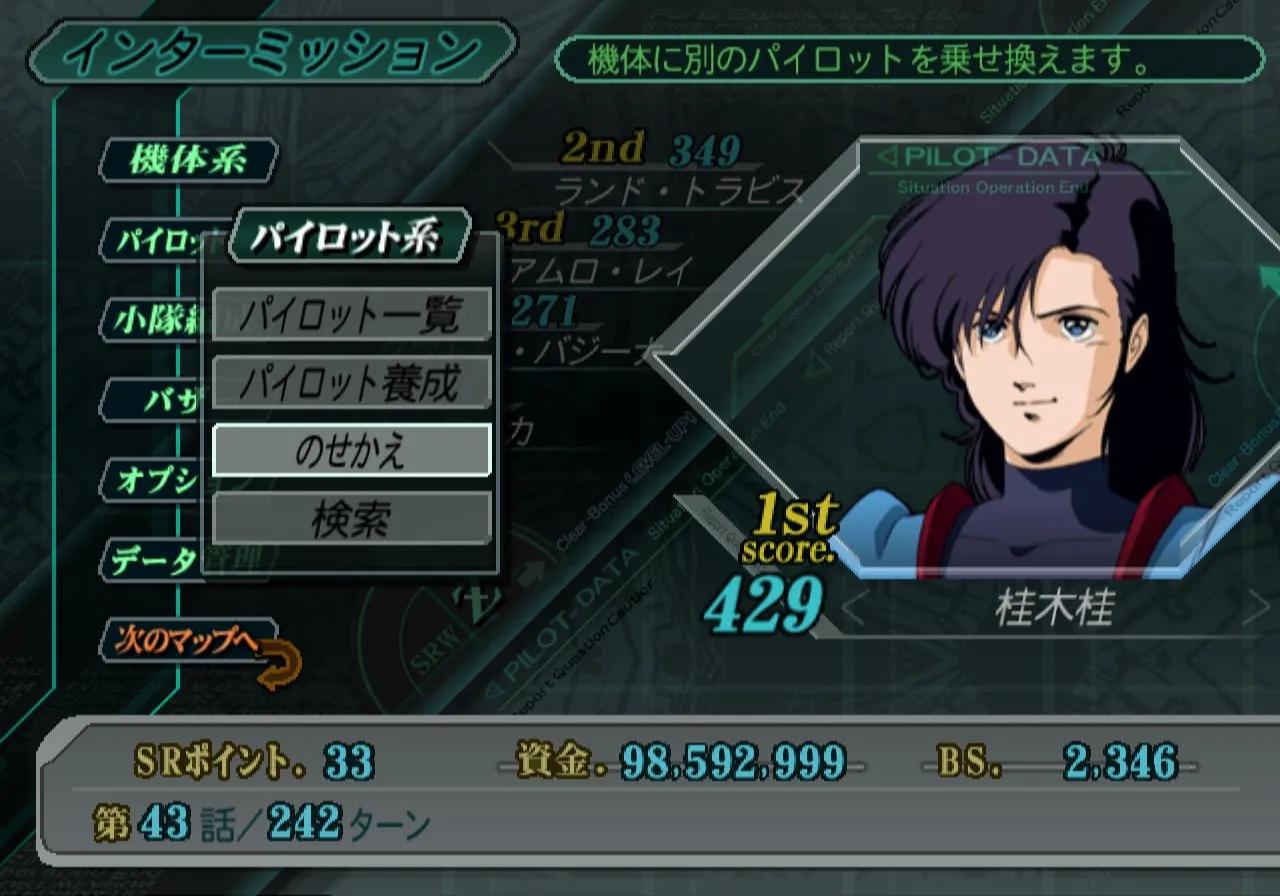Screen dimensions: 1280x896
Task: Show next pilot with right arrow
Action: pos(1254,609)
